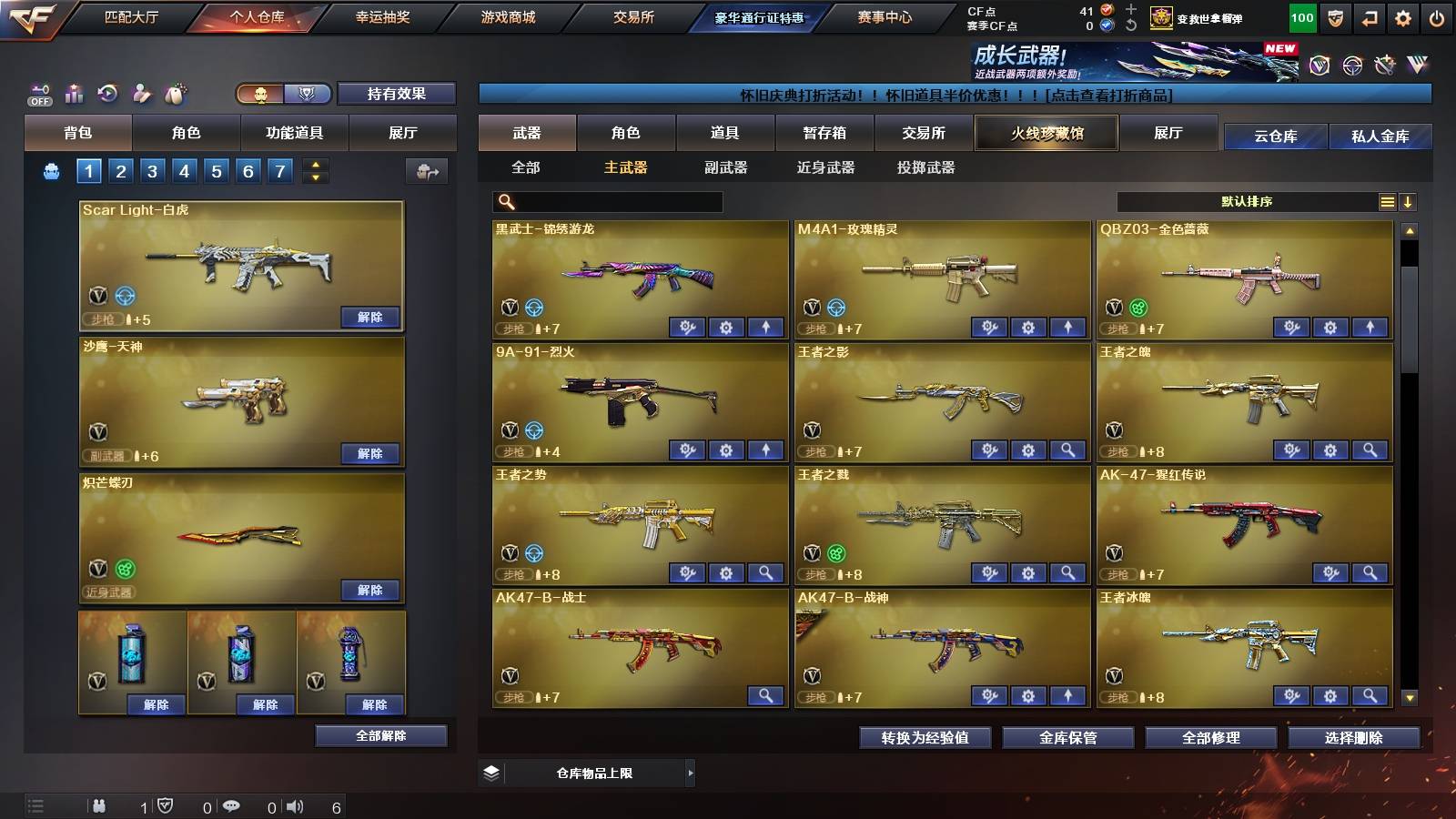Click the friends icon in the bottom status bar
Viewport: 1456px width, 819px height.
tap(98, 804)
